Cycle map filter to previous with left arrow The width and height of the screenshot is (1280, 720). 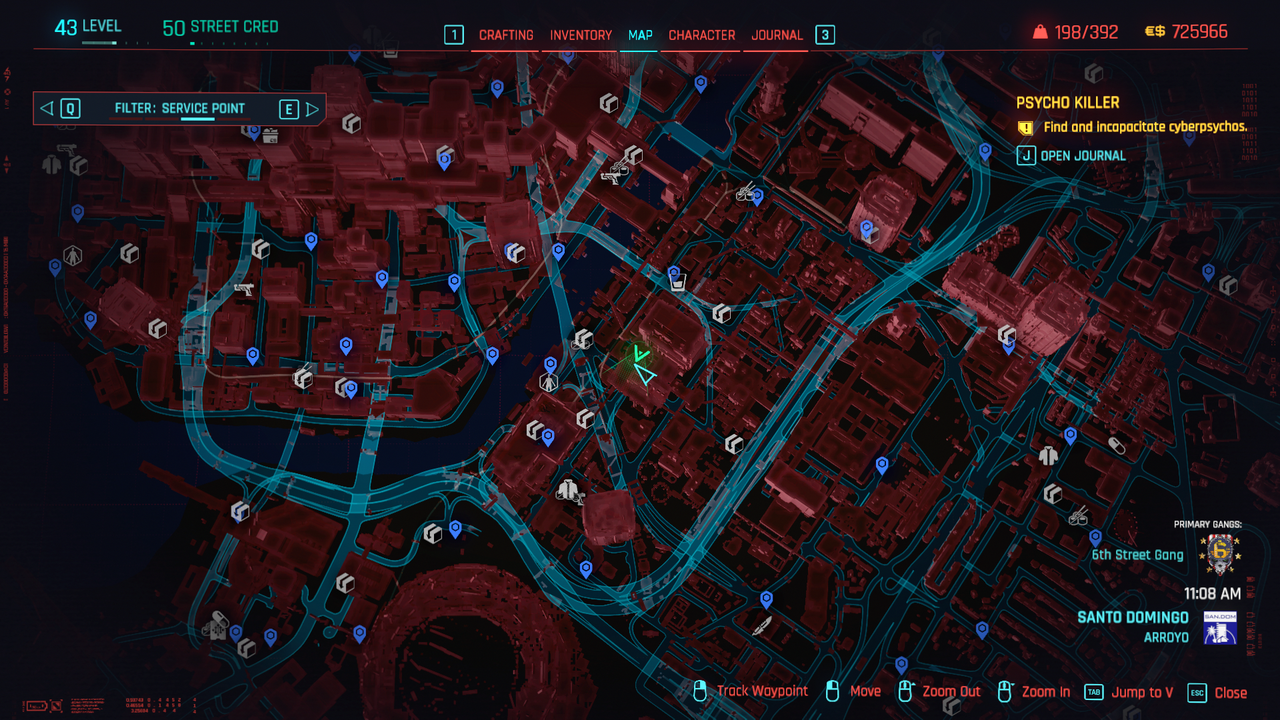click(47, 109)
